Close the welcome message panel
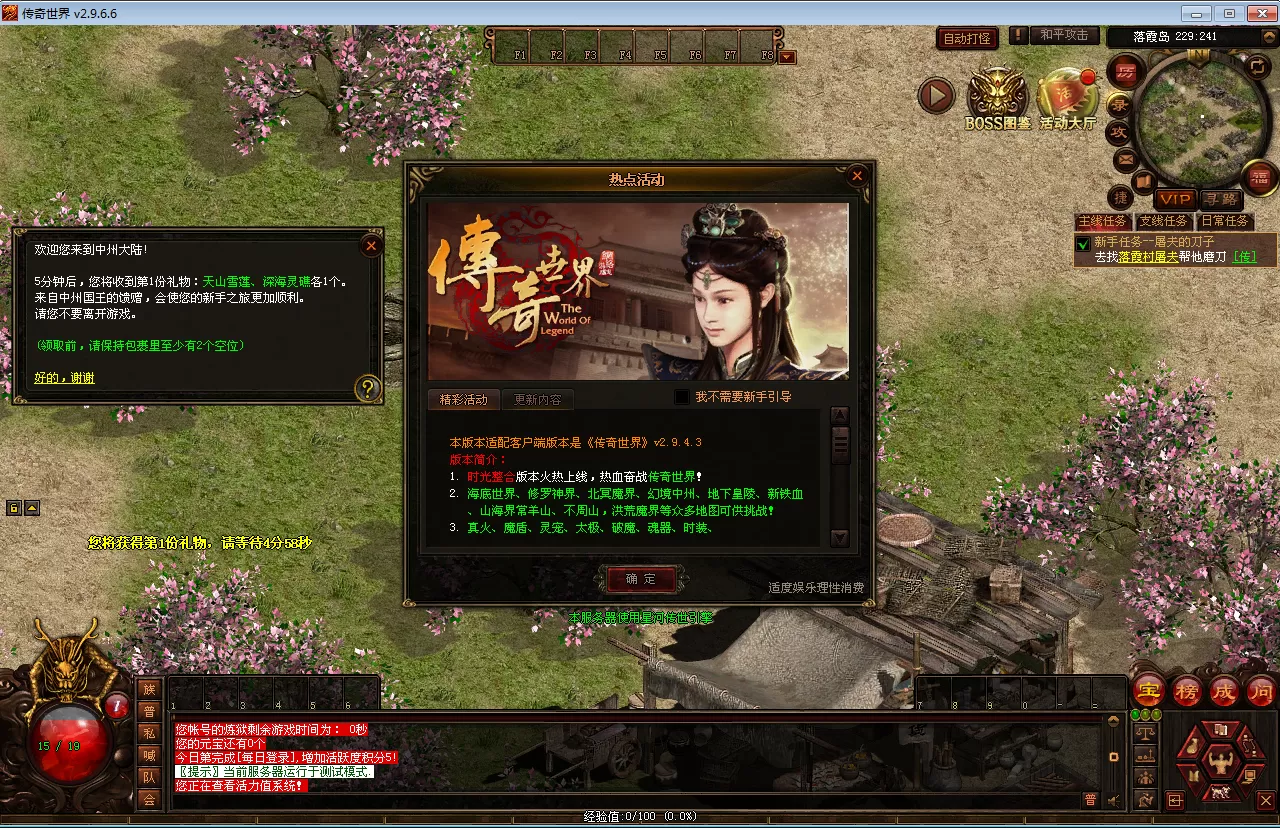The height and width of the screenshot is (828, 1280). pos(371,244)
